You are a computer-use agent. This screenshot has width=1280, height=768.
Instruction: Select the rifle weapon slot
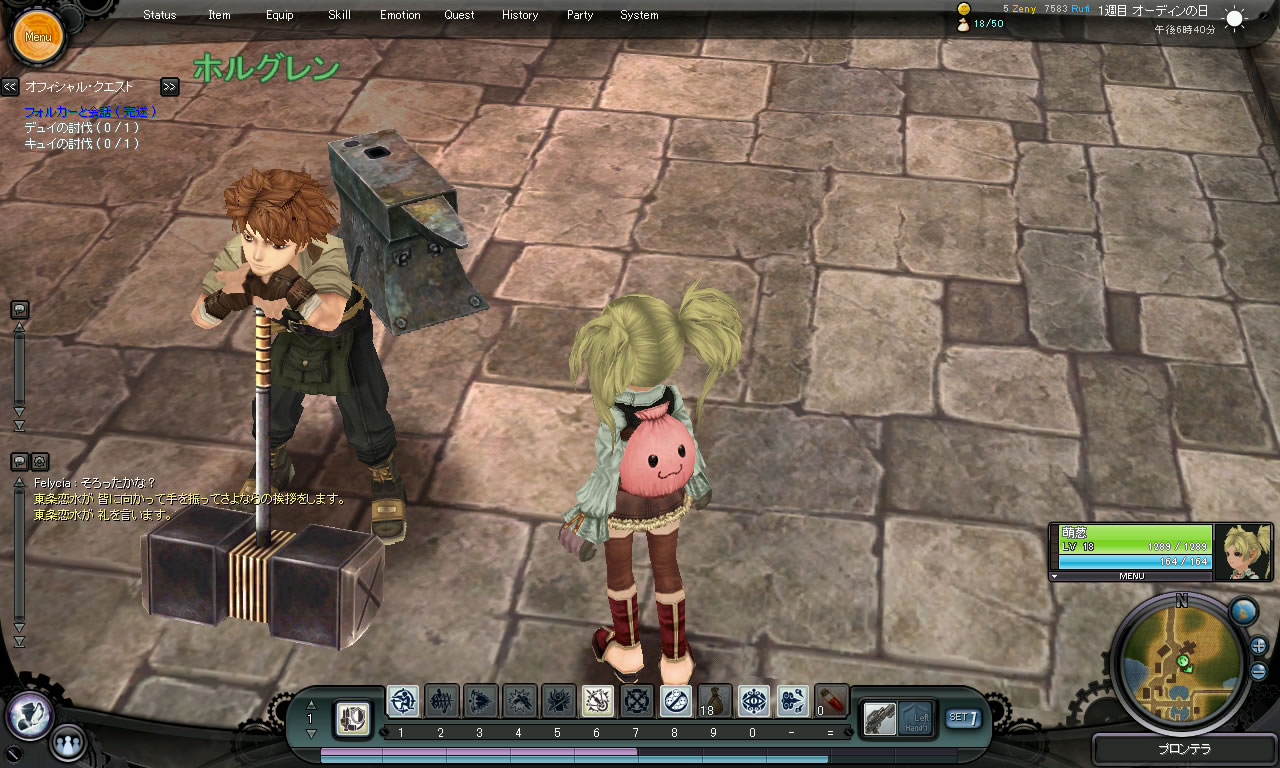coord(880,718)
